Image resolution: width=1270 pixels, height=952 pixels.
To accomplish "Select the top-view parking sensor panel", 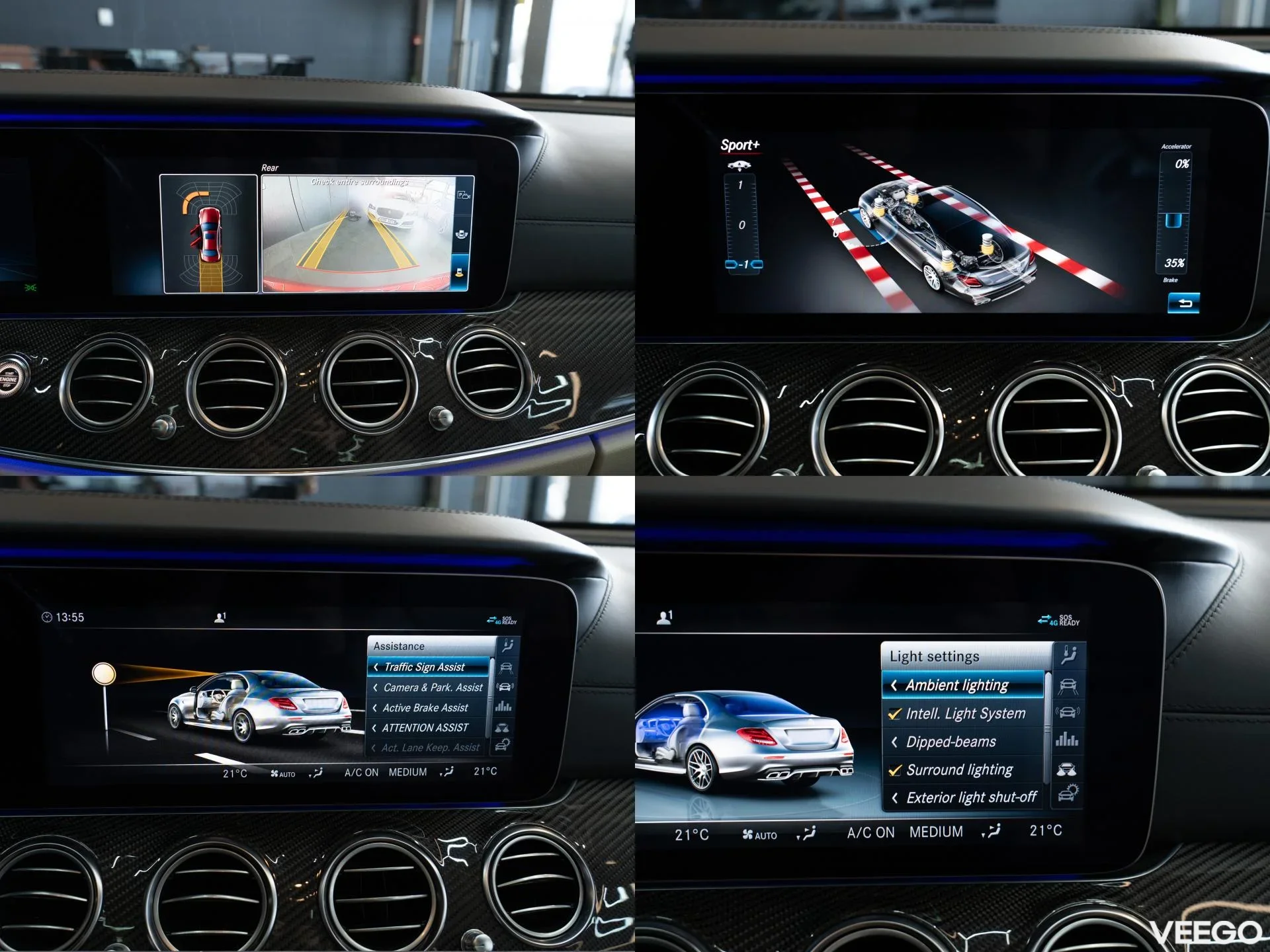I will click(209, 233).
